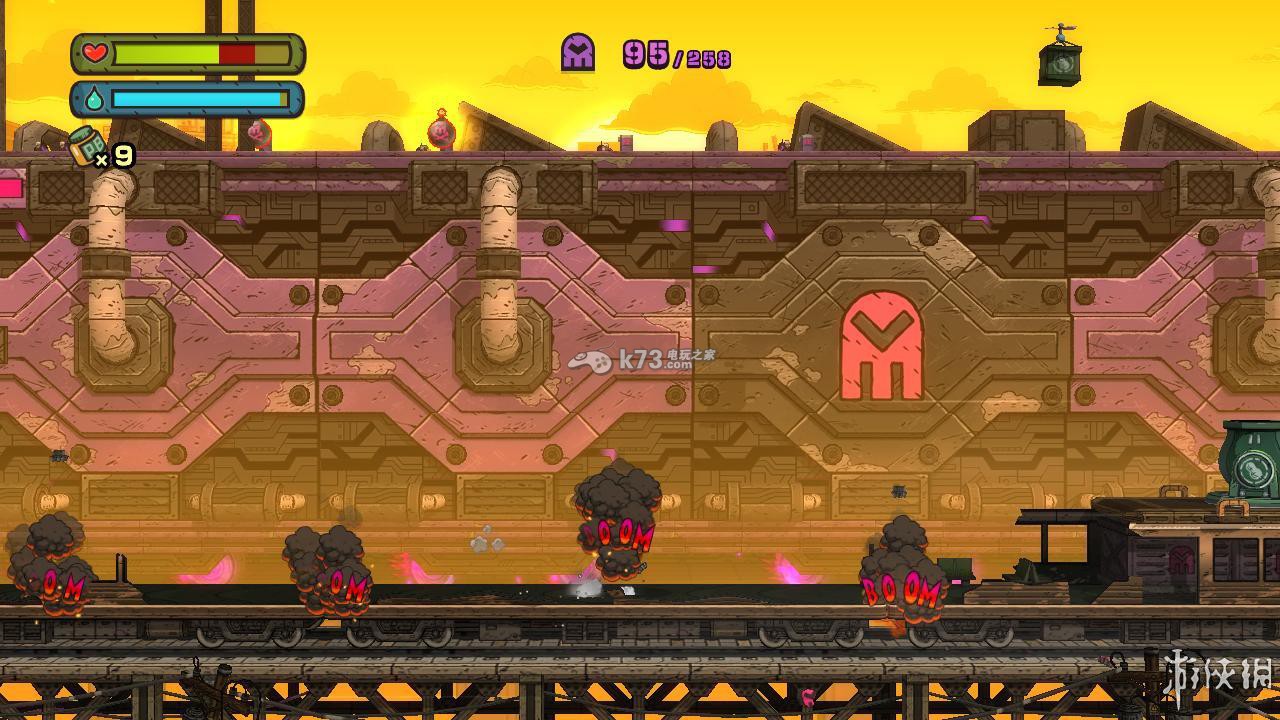Select the purple enemy counter icon

(x=578, y=52)
